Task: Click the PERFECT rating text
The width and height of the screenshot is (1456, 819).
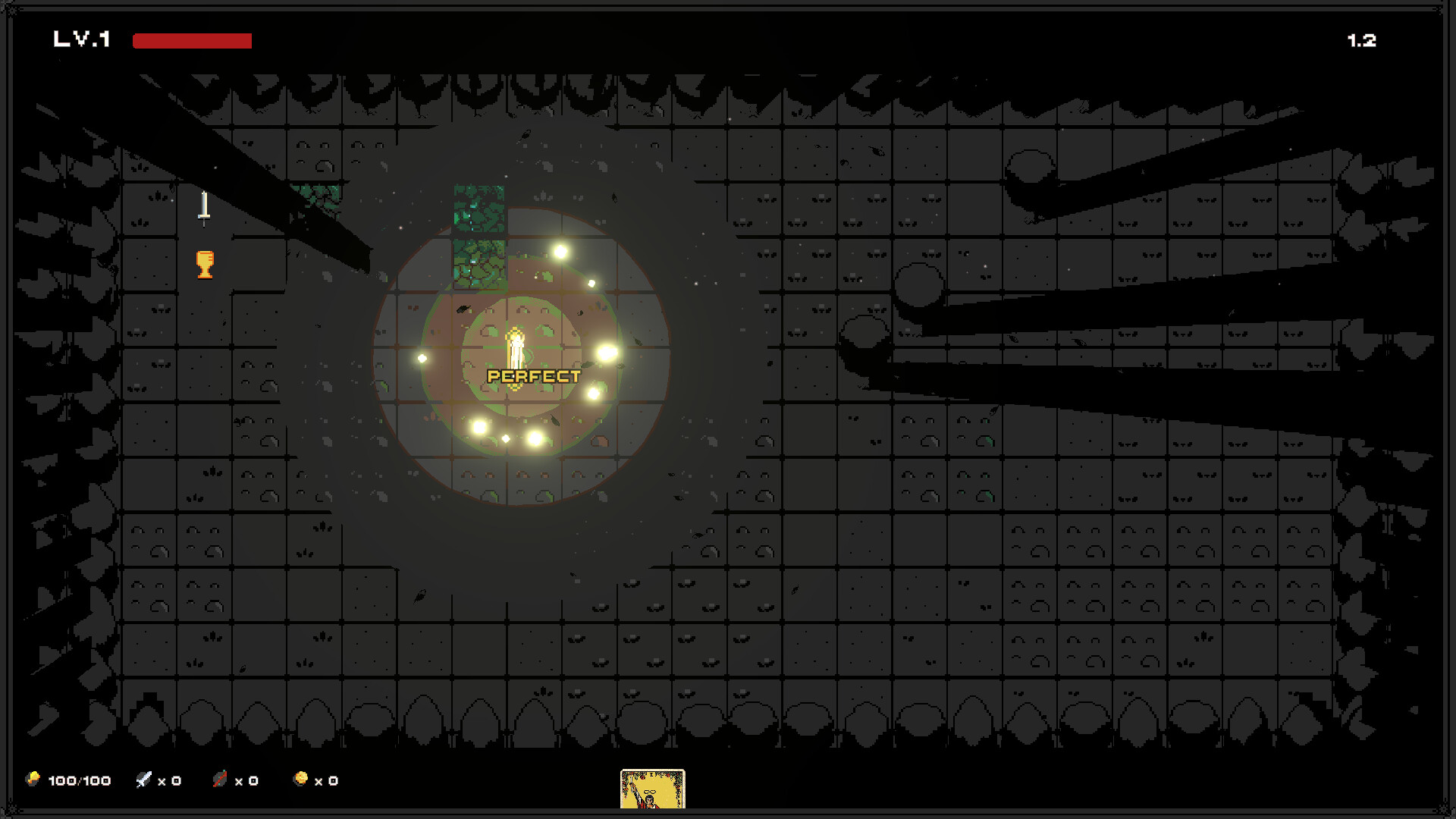Action: [532, 375]
